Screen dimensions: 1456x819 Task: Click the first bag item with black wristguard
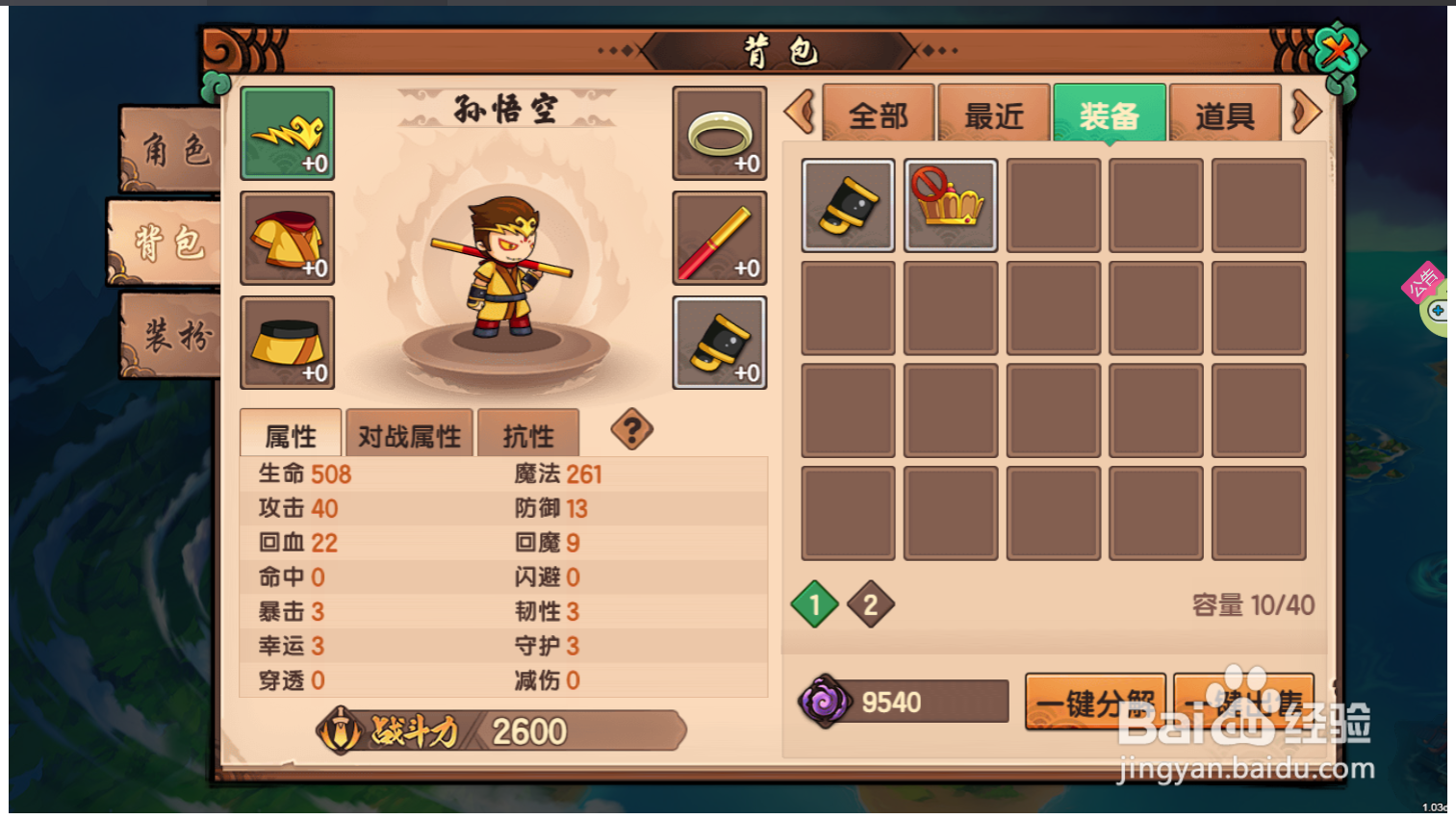pyautogui.click(x=847, y=206)
